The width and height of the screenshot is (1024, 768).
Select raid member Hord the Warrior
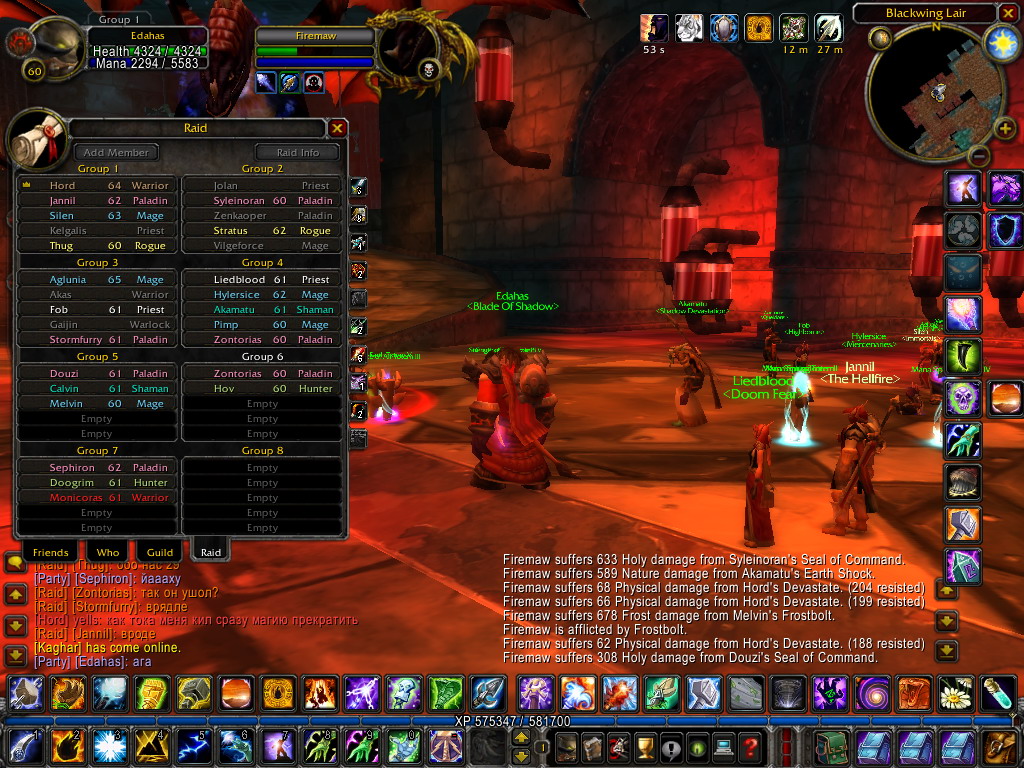pos(97,185)
